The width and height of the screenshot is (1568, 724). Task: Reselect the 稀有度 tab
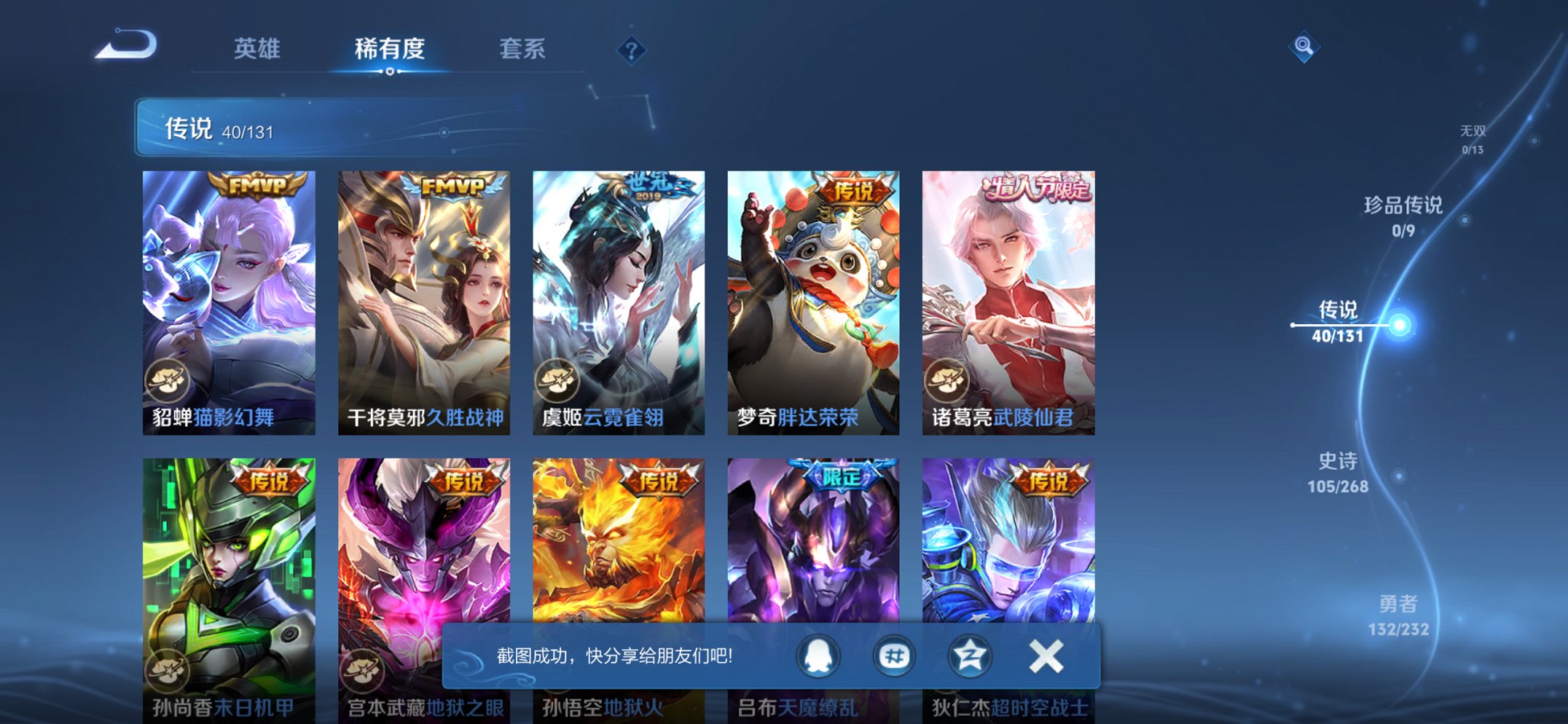[x=389, y=50]
